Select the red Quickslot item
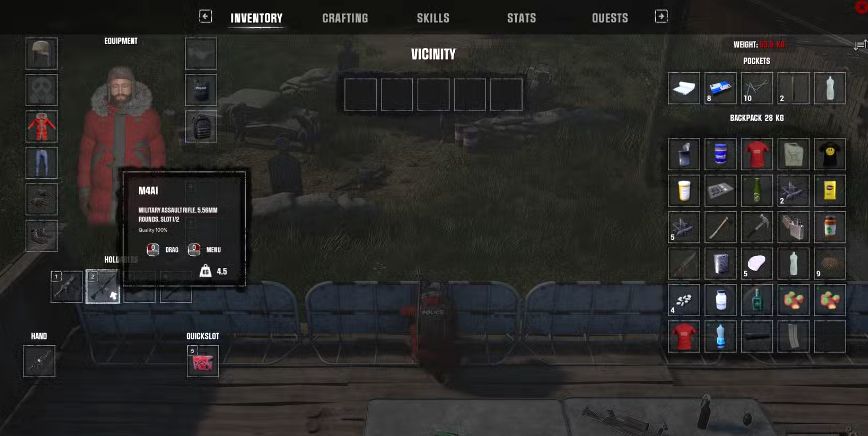 (202, 362)
